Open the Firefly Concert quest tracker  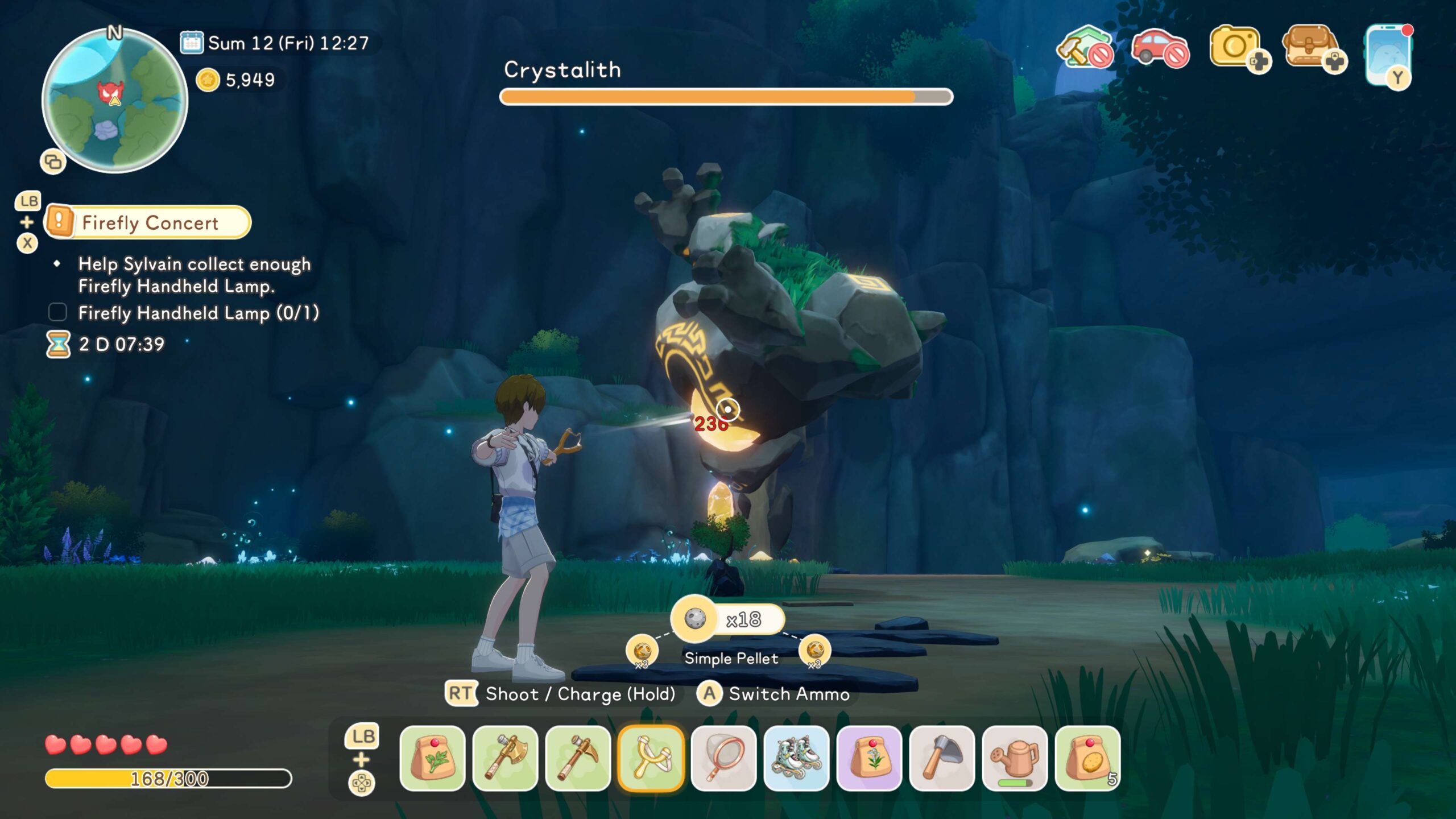149,222
